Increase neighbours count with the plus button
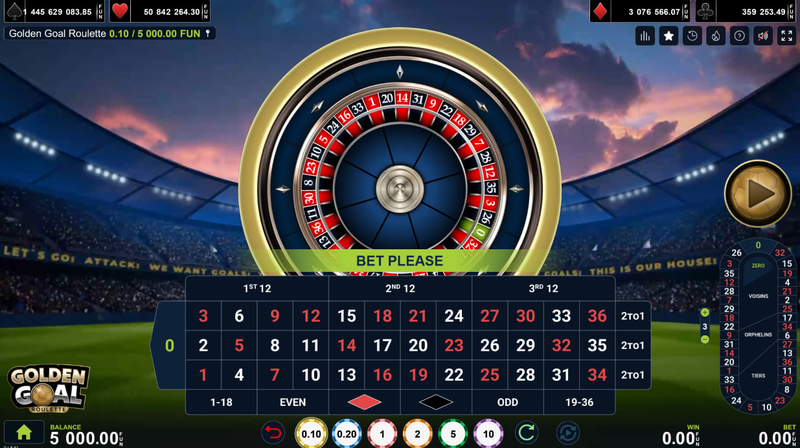Viewport: 800px width, 448px height. [x=705, y=313]
